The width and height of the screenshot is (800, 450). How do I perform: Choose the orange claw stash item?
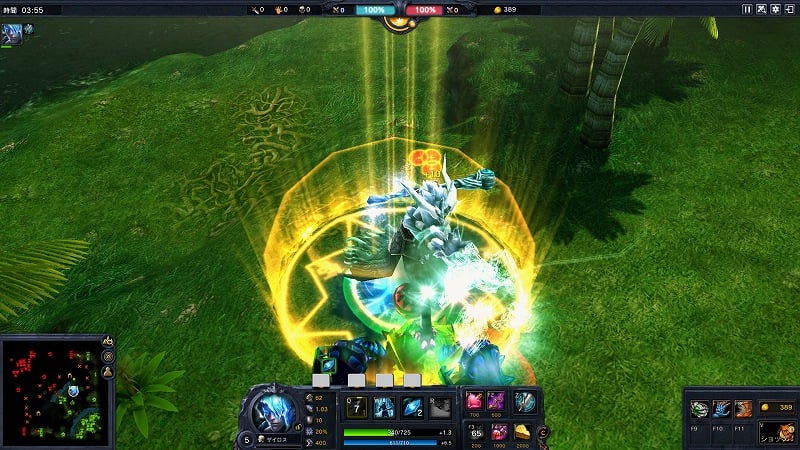pos(743,409)
